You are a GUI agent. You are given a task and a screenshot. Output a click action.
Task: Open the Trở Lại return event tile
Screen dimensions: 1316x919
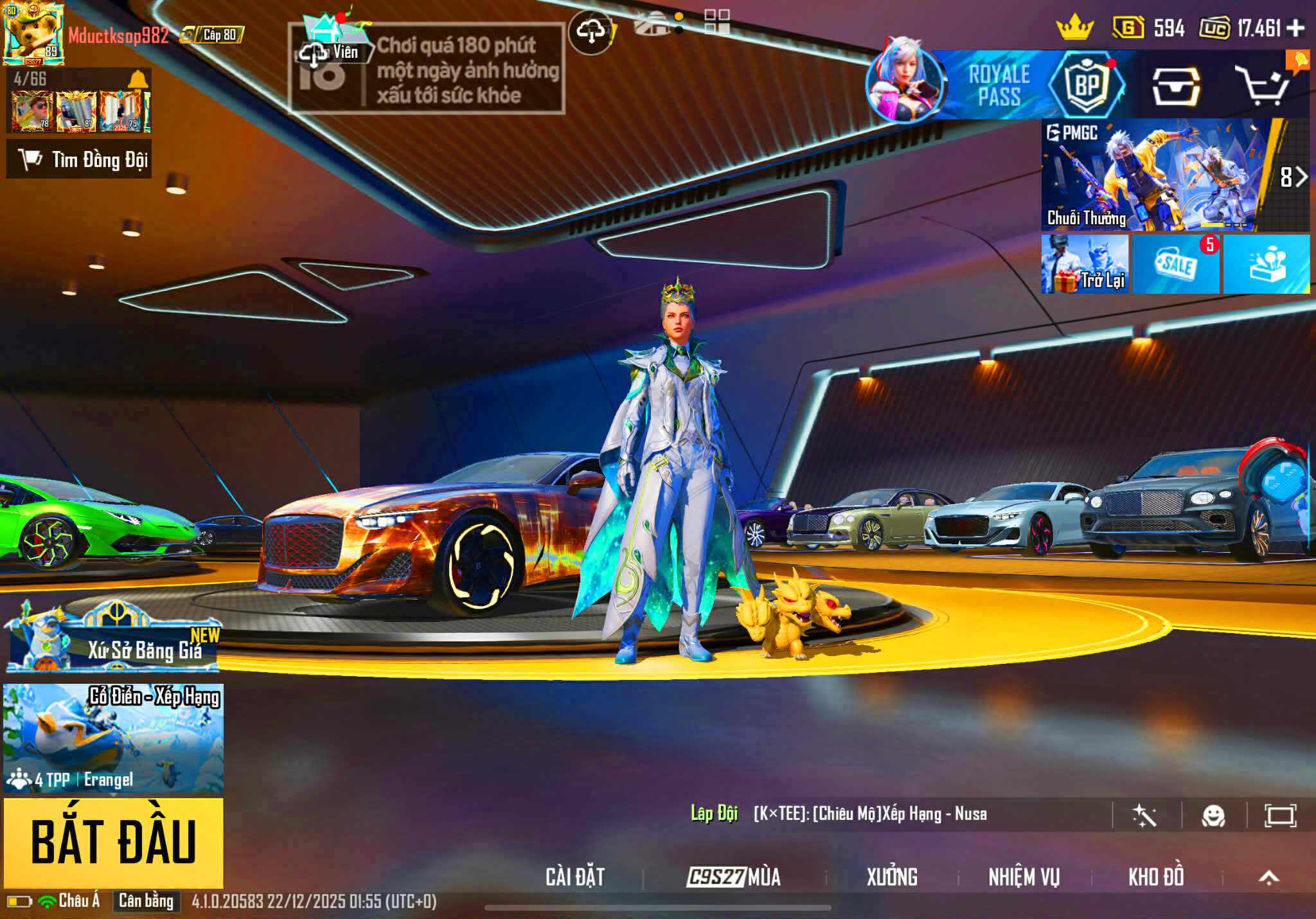(x=1085, y=264)
